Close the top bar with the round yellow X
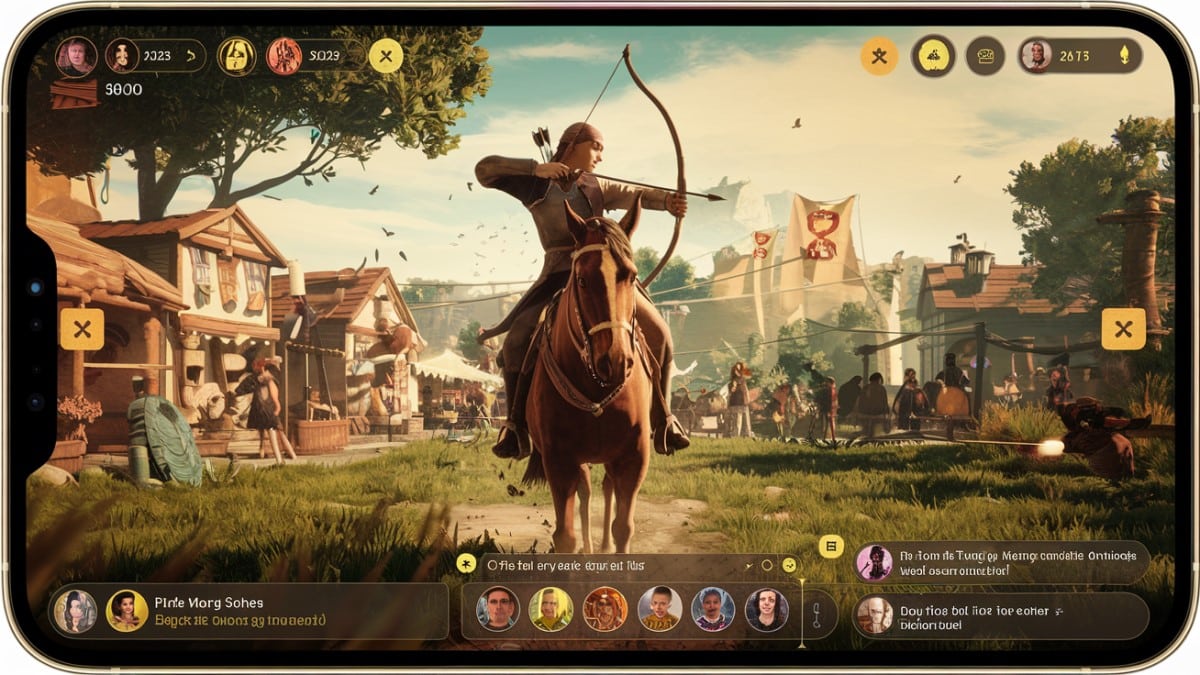 [385, 56]
